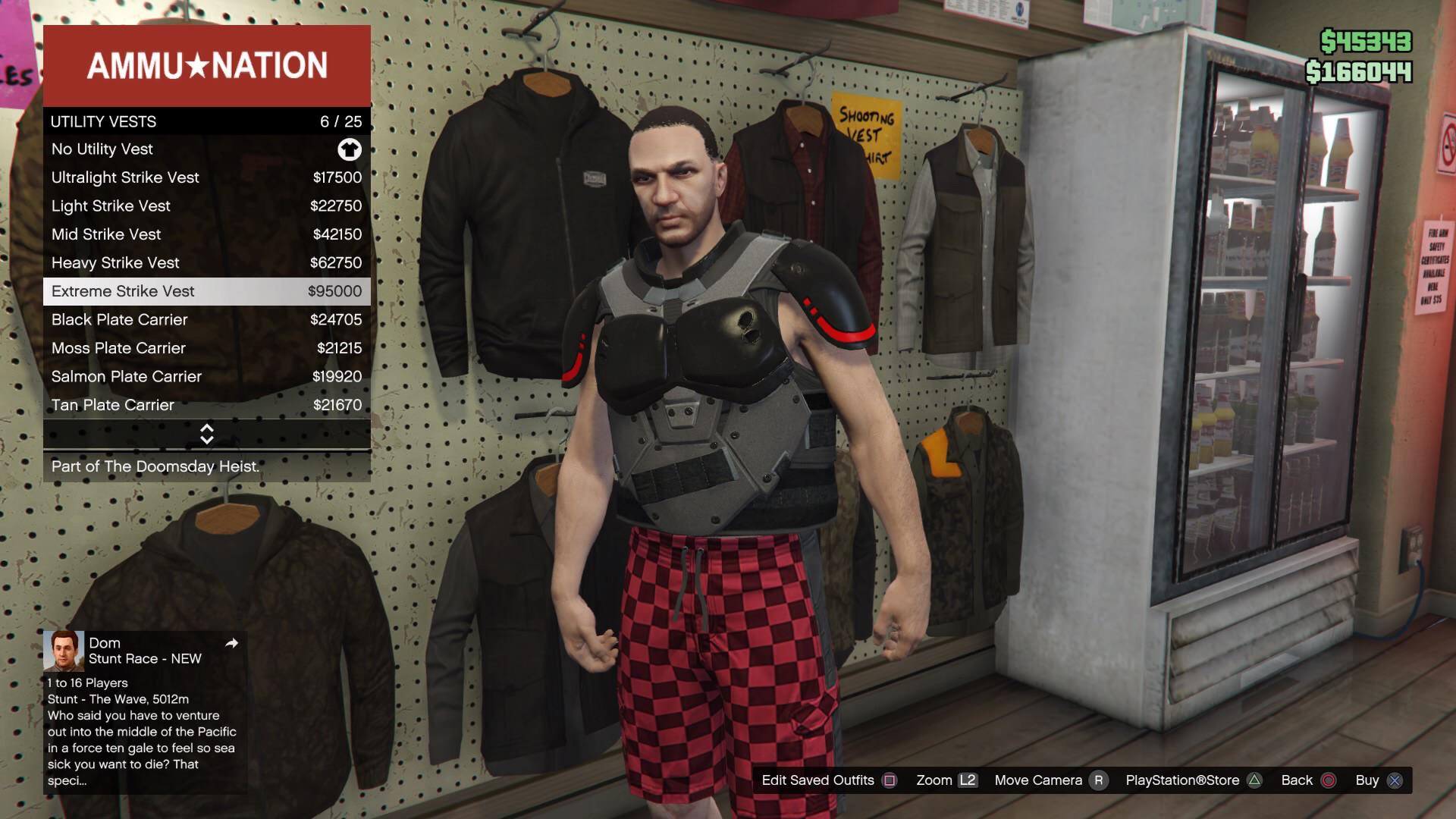Click the equipped vest icon beside No Utility Vest
Image resolution: width=1456 pixels, height=819 pixels.
(349, 149)
